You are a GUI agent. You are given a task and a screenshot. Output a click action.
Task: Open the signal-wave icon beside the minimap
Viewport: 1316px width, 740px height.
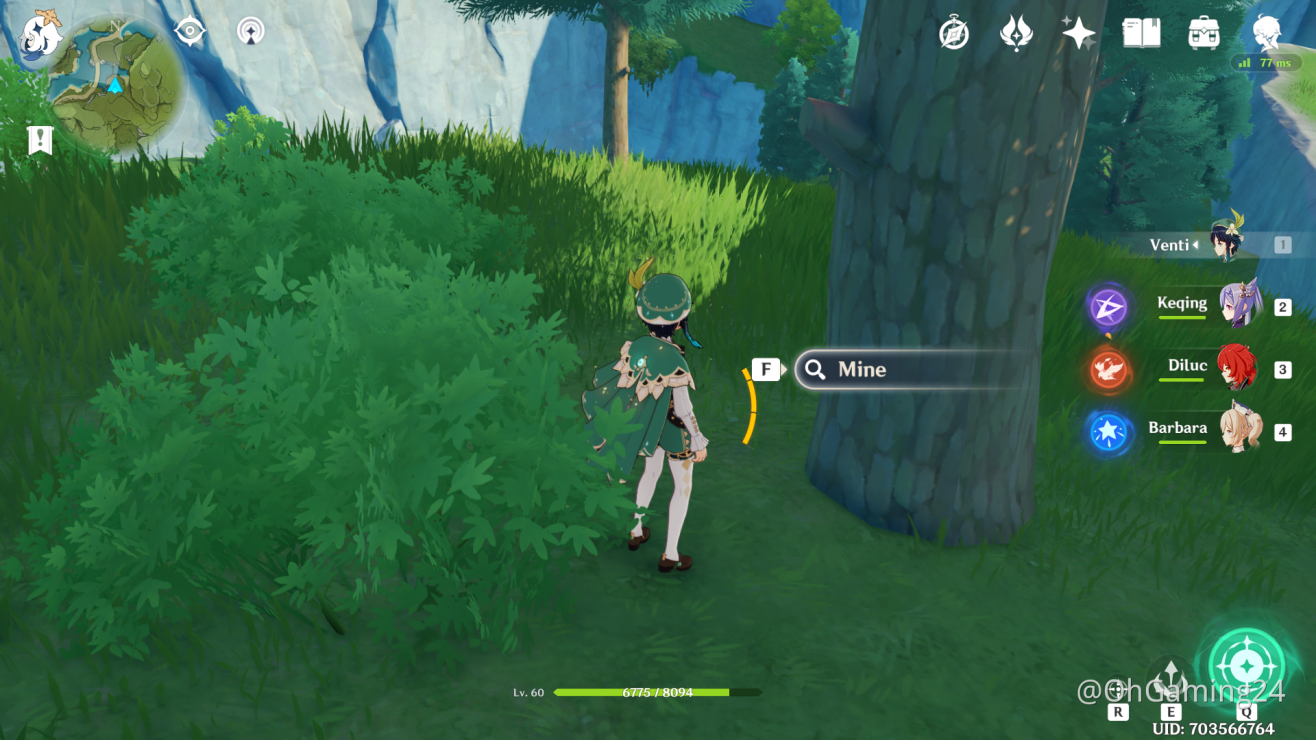[x=251, y=31]
